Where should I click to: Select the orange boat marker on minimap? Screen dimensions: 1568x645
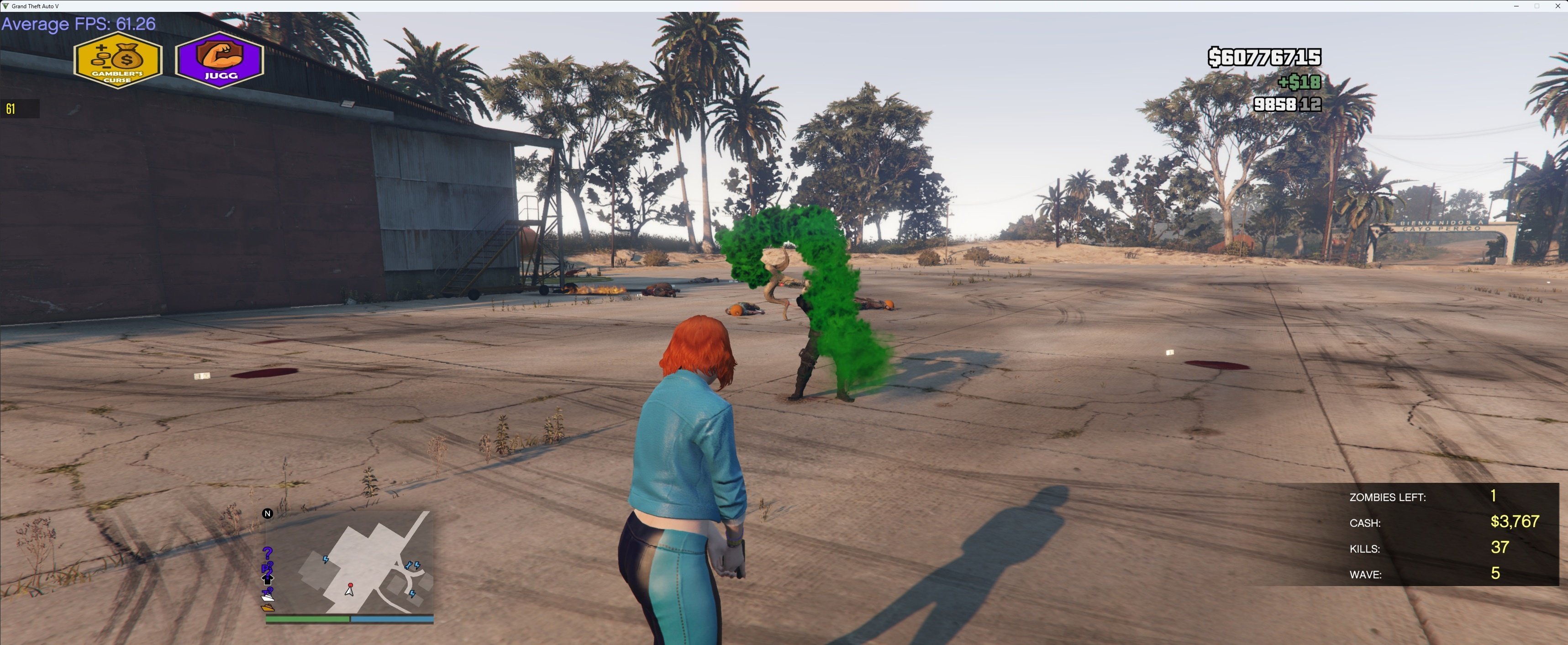(268, 607)
